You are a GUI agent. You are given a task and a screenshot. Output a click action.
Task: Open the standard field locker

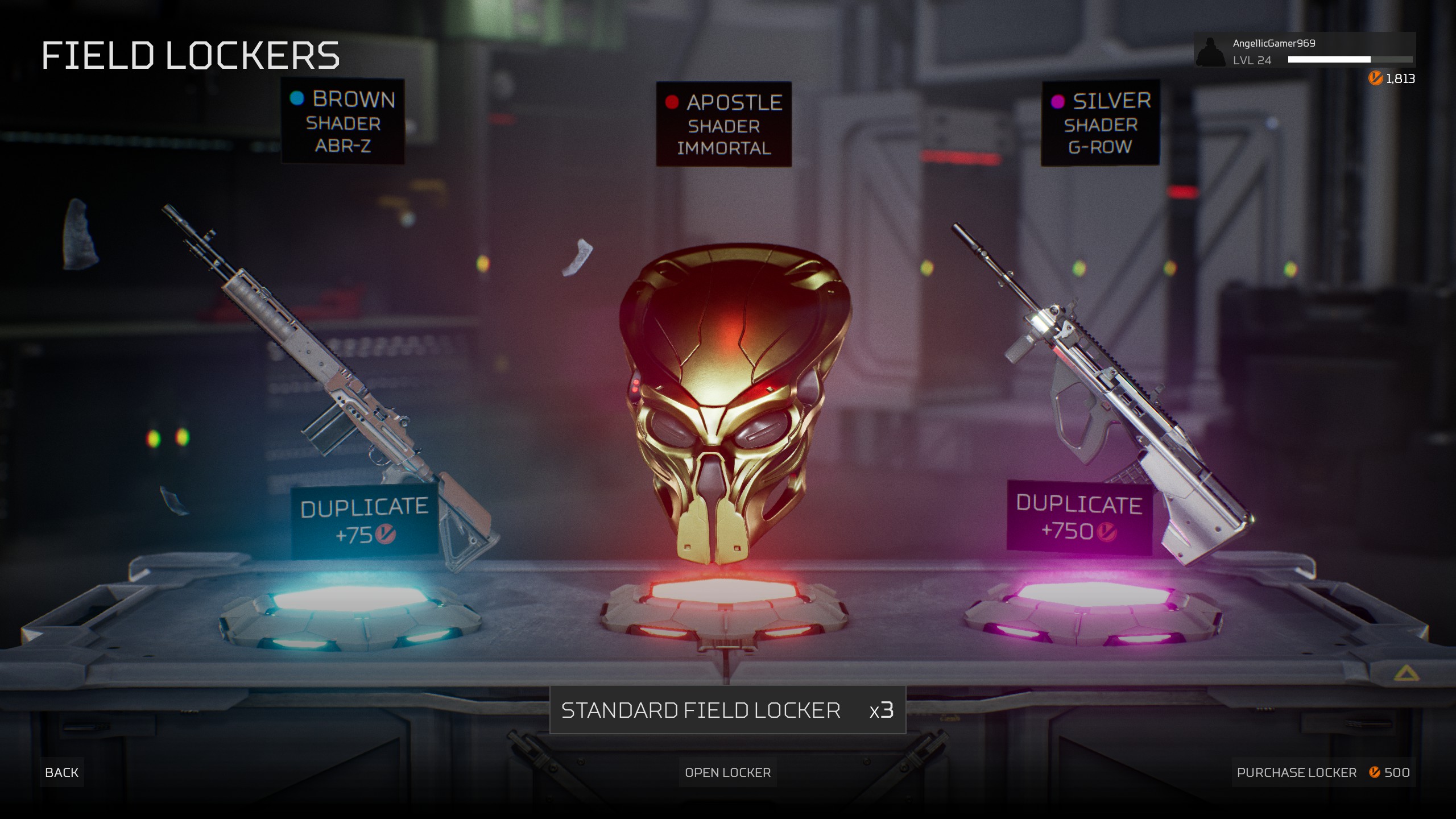(727, 772)
